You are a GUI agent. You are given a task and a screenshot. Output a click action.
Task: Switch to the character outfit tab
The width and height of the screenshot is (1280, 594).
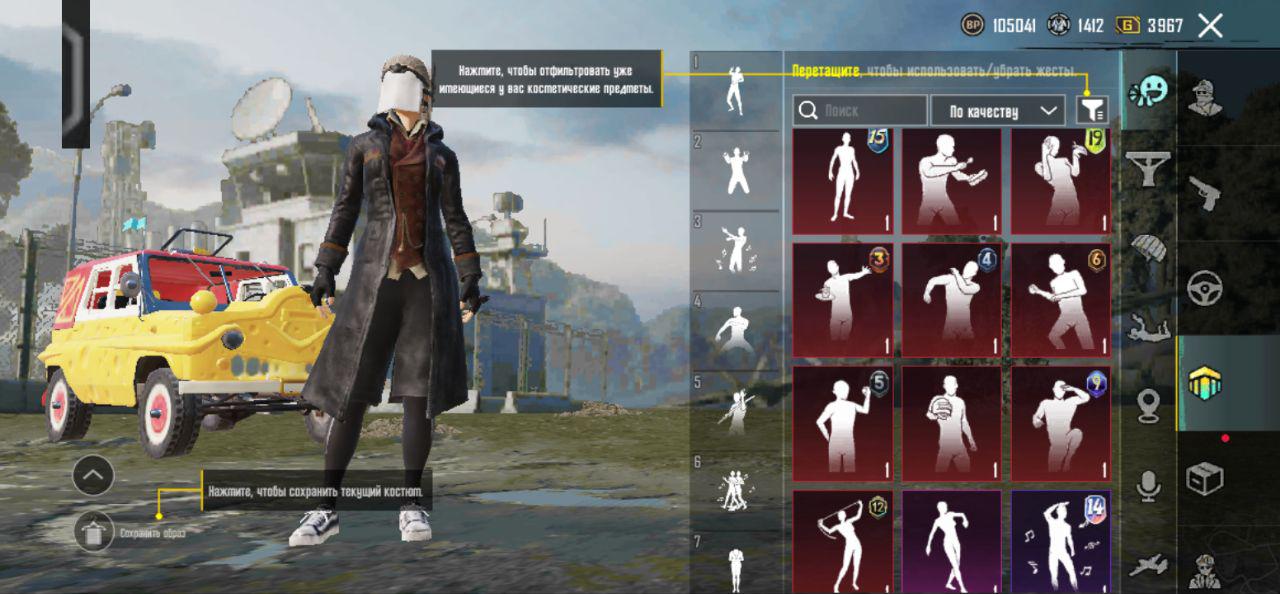point(1205,97)
